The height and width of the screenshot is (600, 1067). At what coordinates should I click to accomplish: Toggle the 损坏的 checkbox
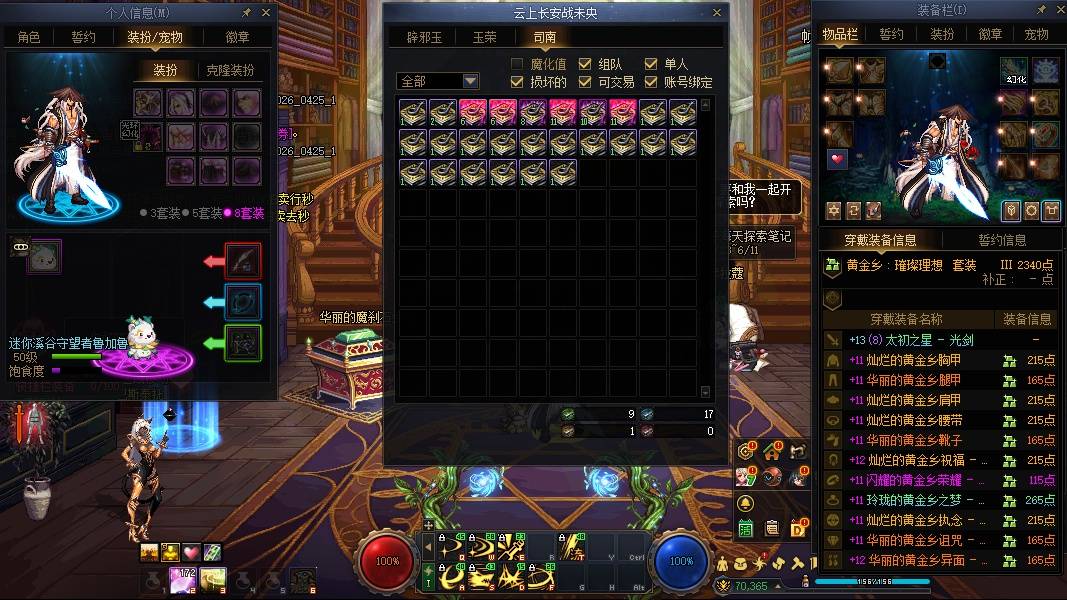click(517, 82)
